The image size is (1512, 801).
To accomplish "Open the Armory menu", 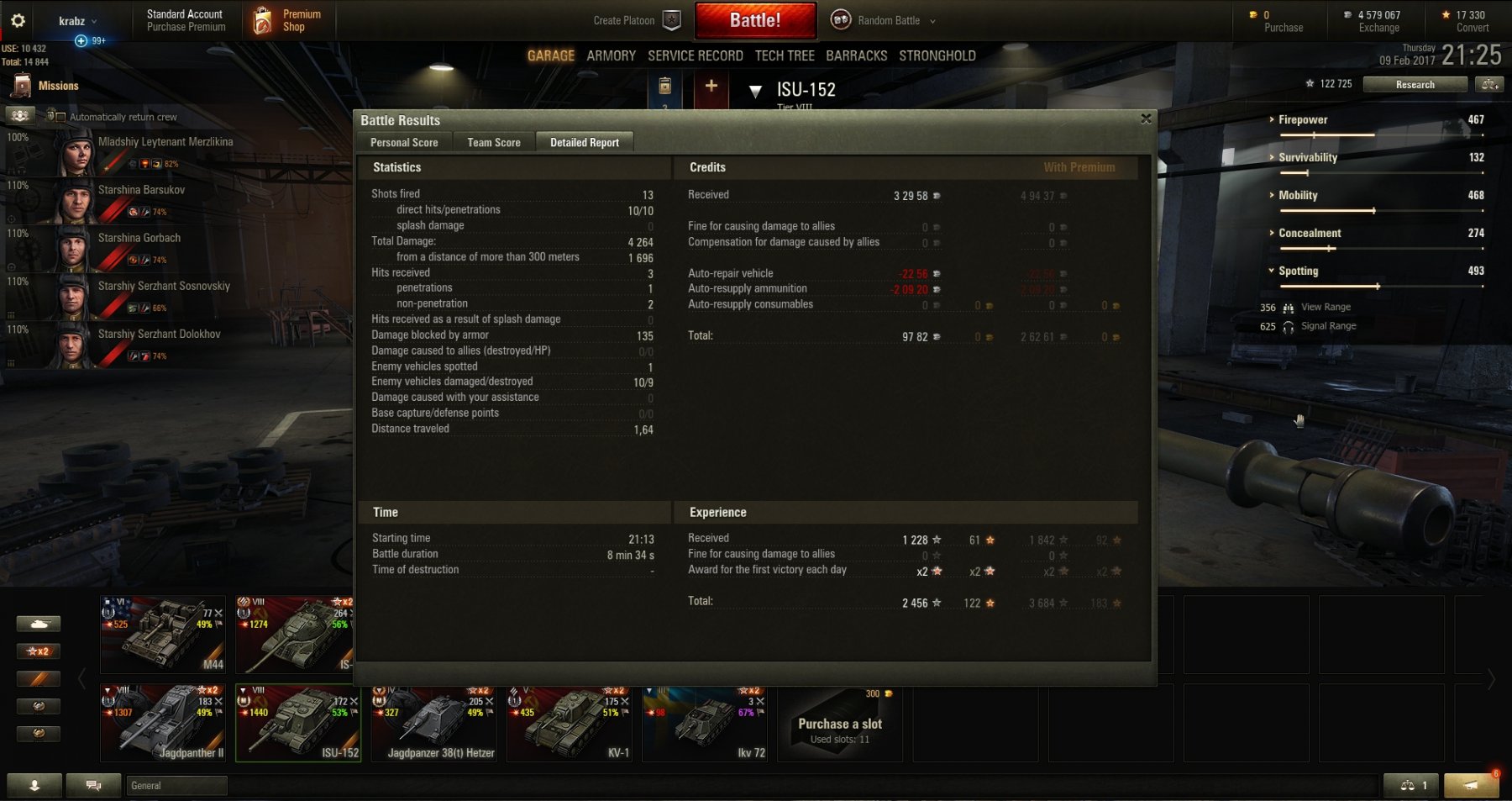I will (611, 56).
